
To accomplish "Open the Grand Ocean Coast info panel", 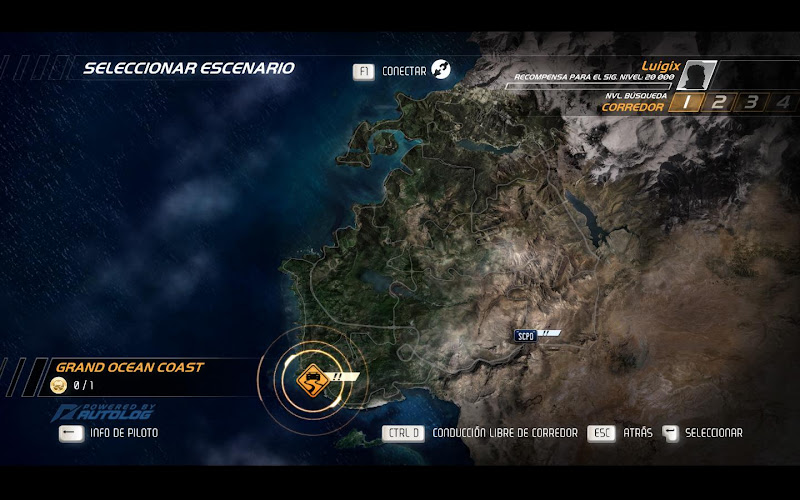I will click(x=128, y=376).
